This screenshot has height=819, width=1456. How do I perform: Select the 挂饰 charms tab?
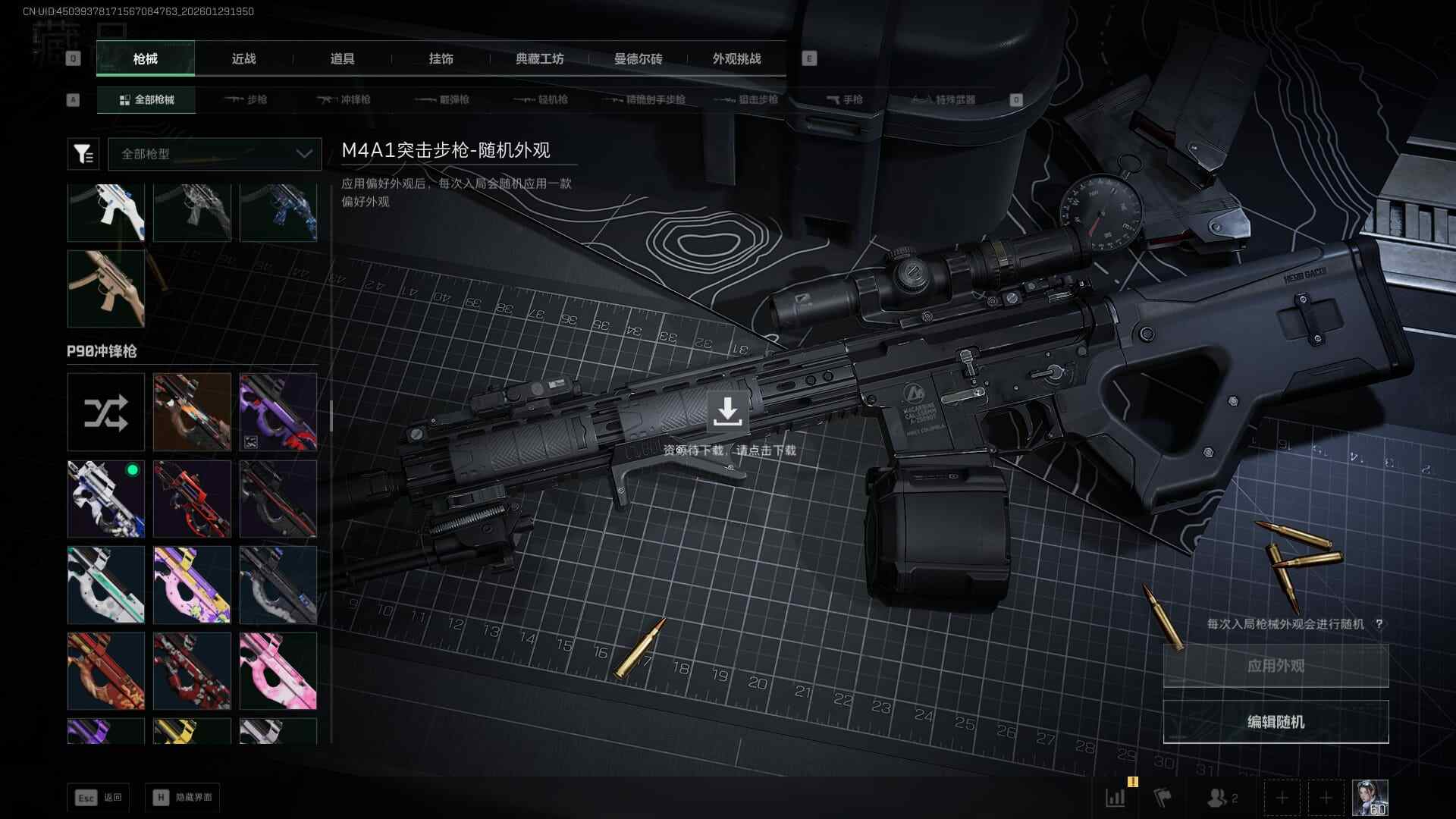(x=441, y=59)
